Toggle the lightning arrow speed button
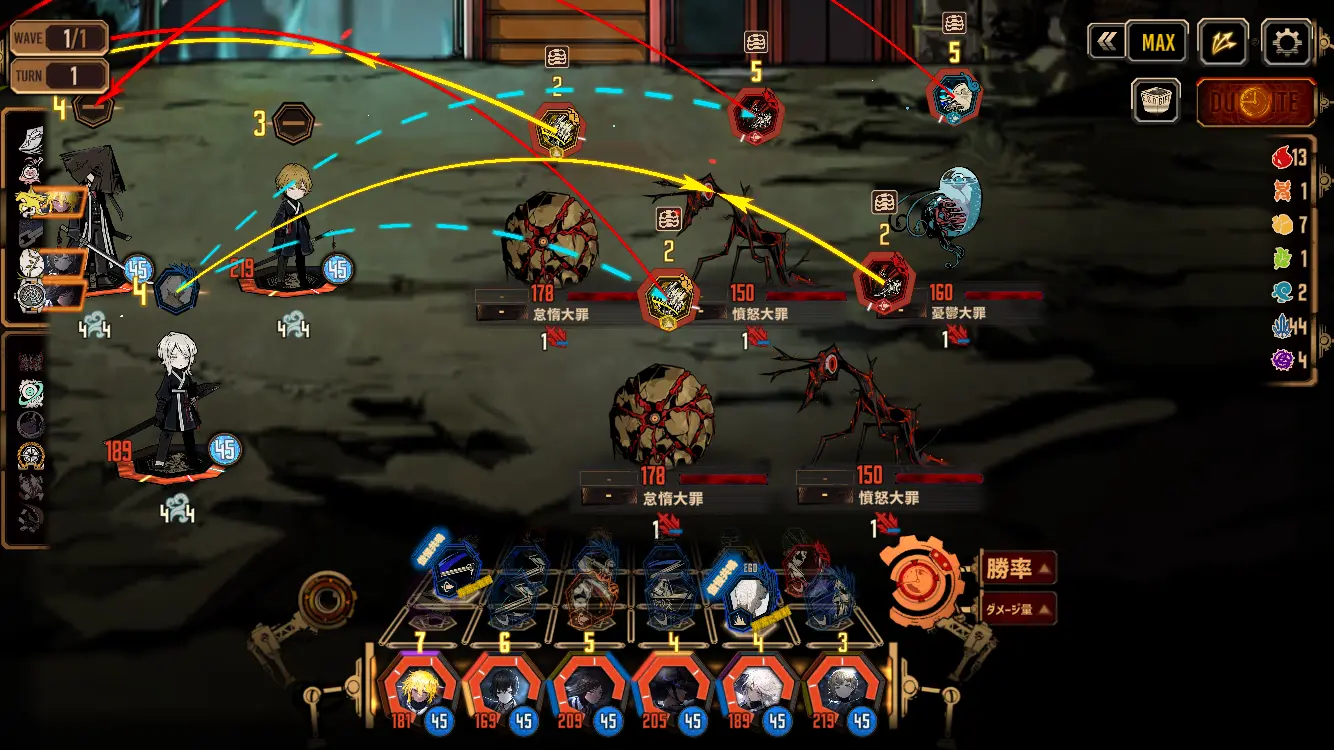The image size is (1334, 750). [1222, 43]
